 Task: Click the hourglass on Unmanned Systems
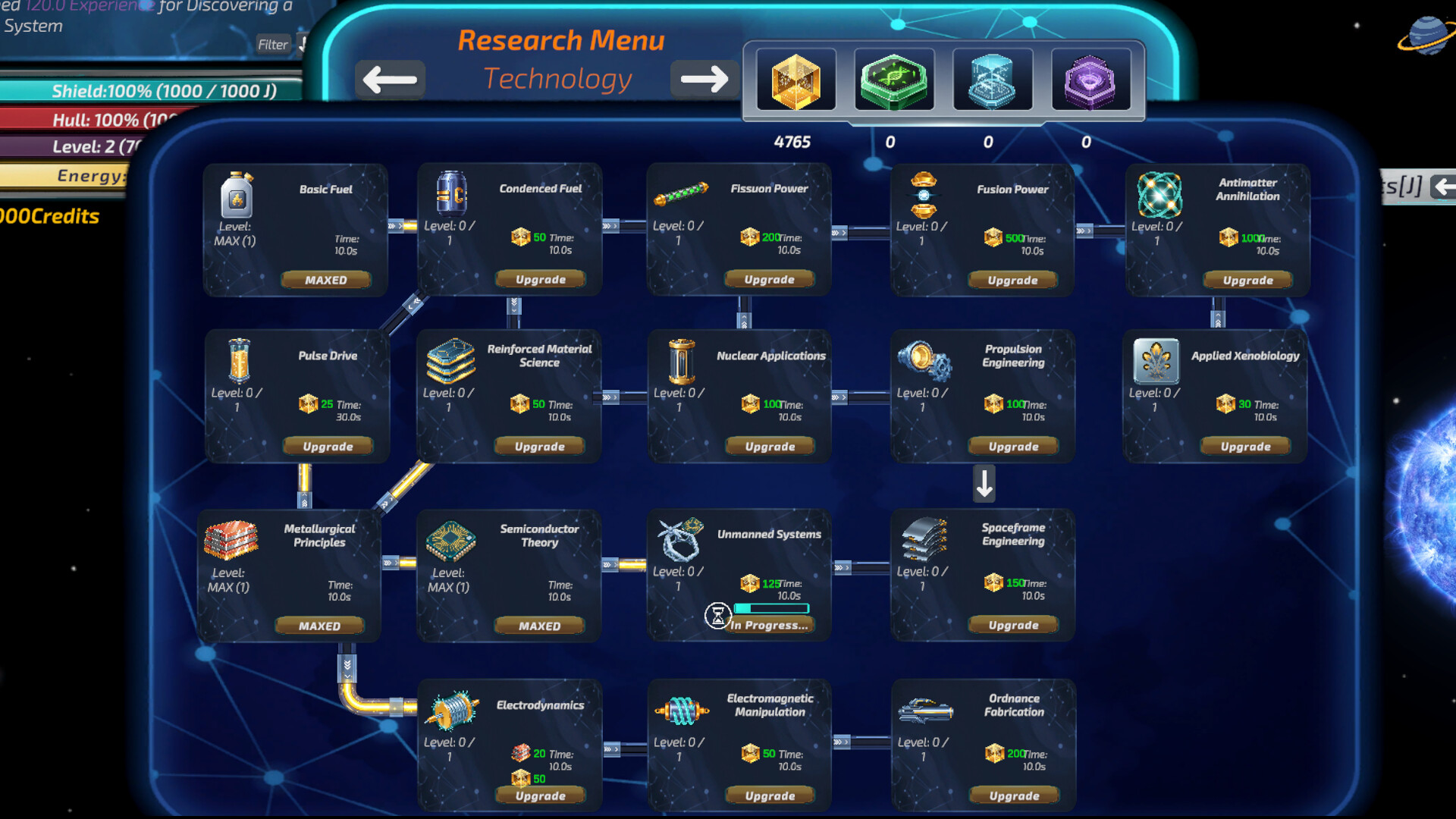(718, 616)
